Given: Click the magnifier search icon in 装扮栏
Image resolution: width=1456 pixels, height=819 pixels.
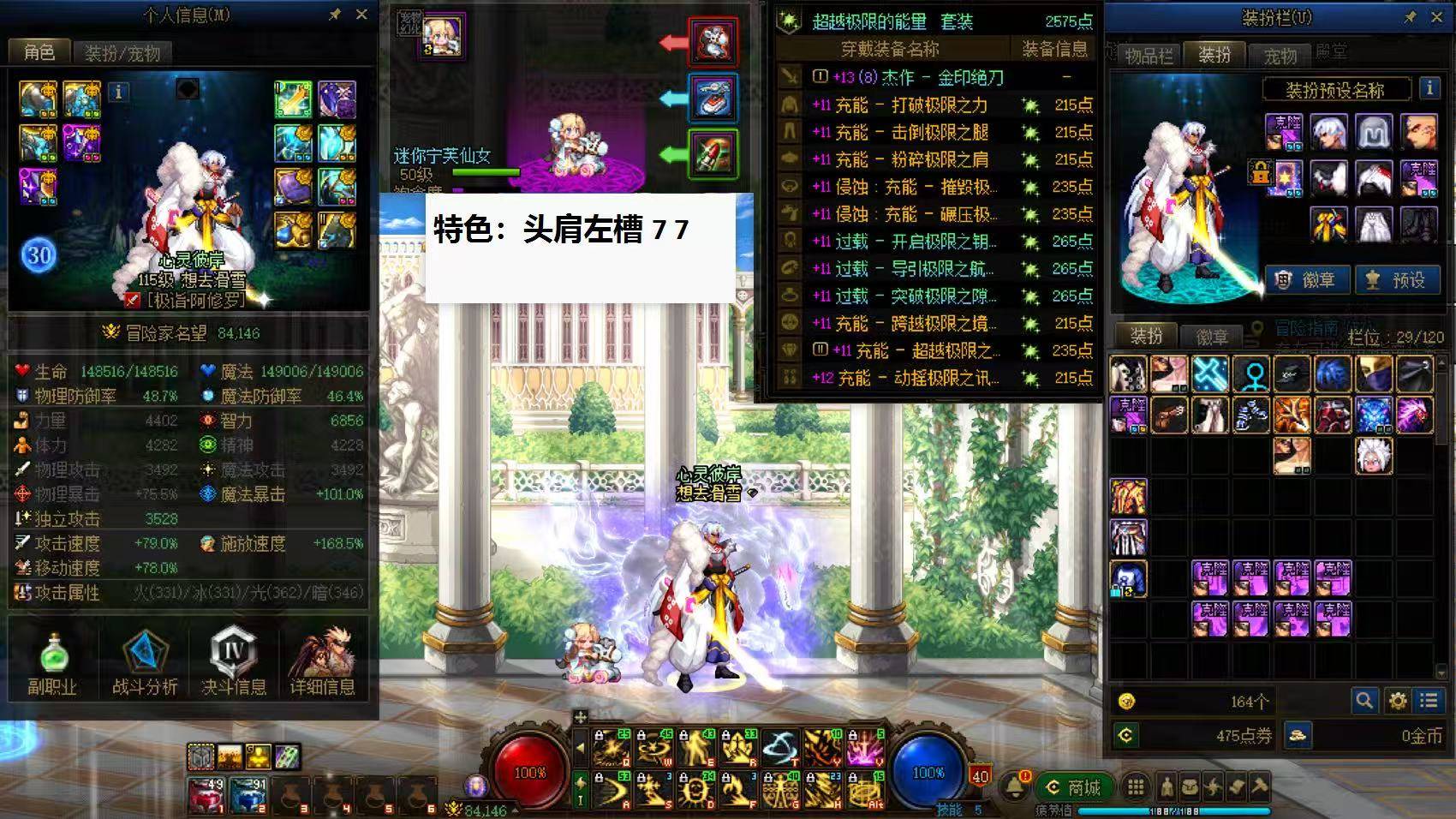Looking at the screenshot, I should (x=1365, y=700).
